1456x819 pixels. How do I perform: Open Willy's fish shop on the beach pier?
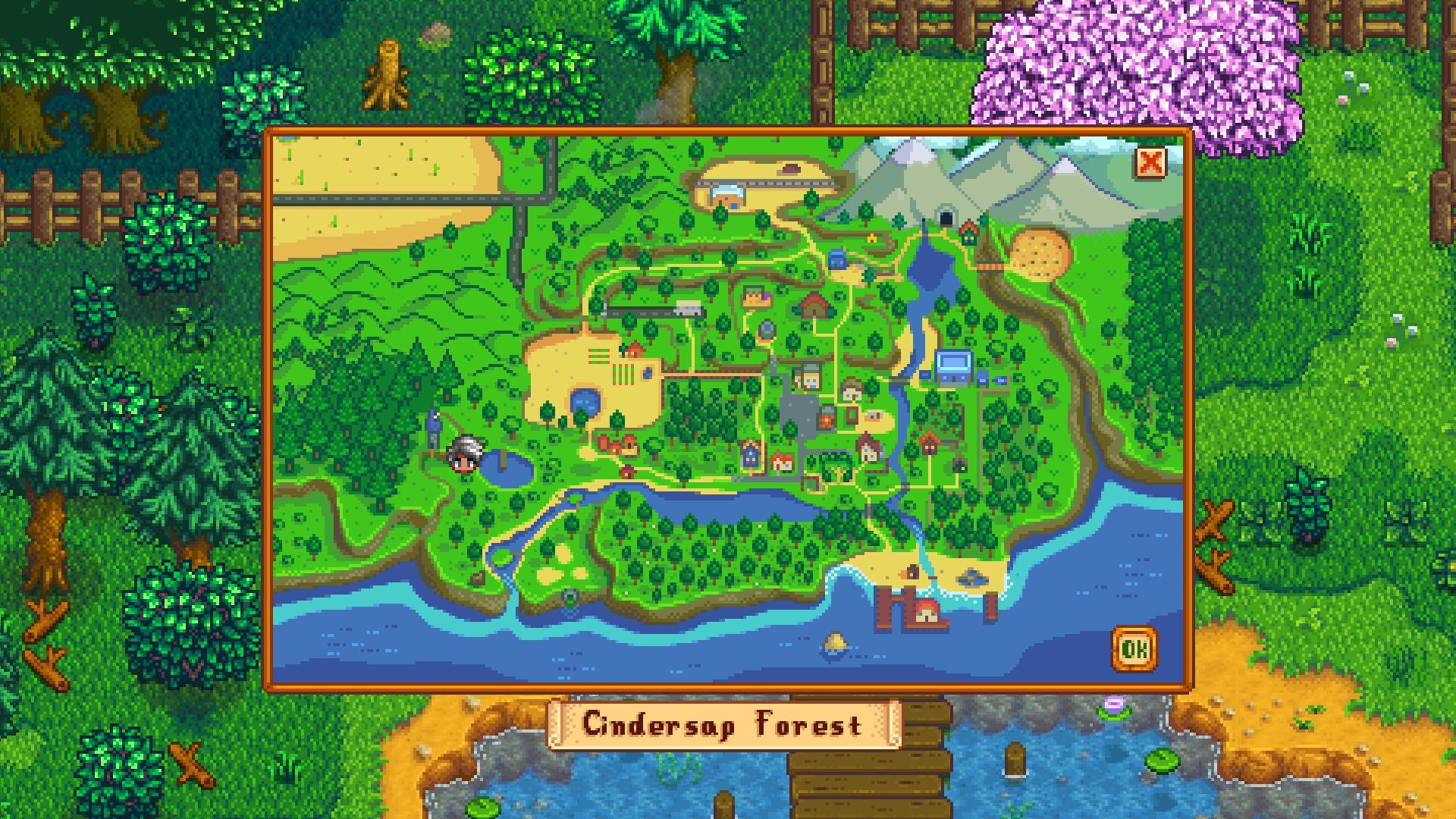(925, 611)
